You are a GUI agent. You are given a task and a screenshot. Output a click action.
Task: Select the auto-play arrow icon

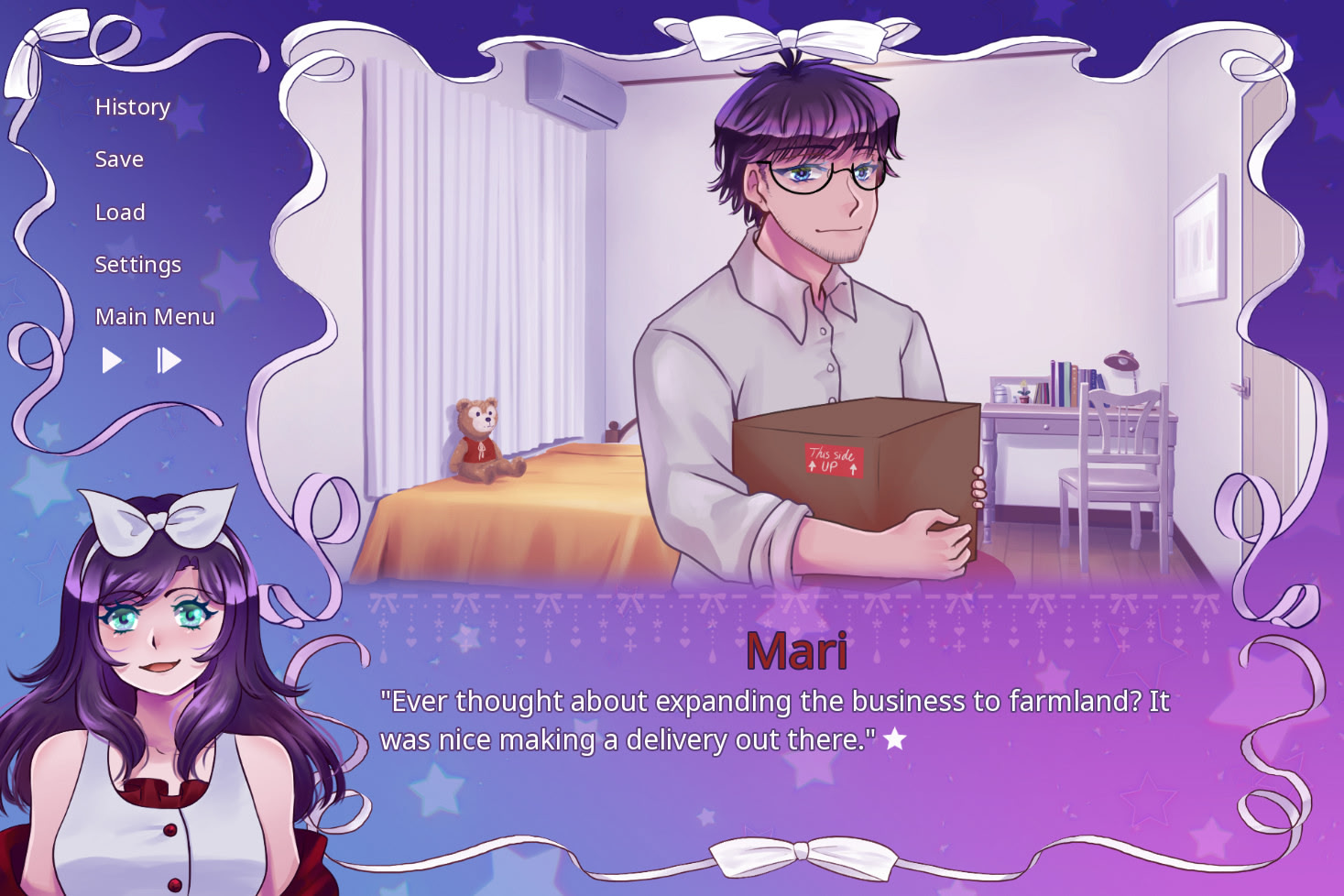pyautogui.click(x=113, y=360)
